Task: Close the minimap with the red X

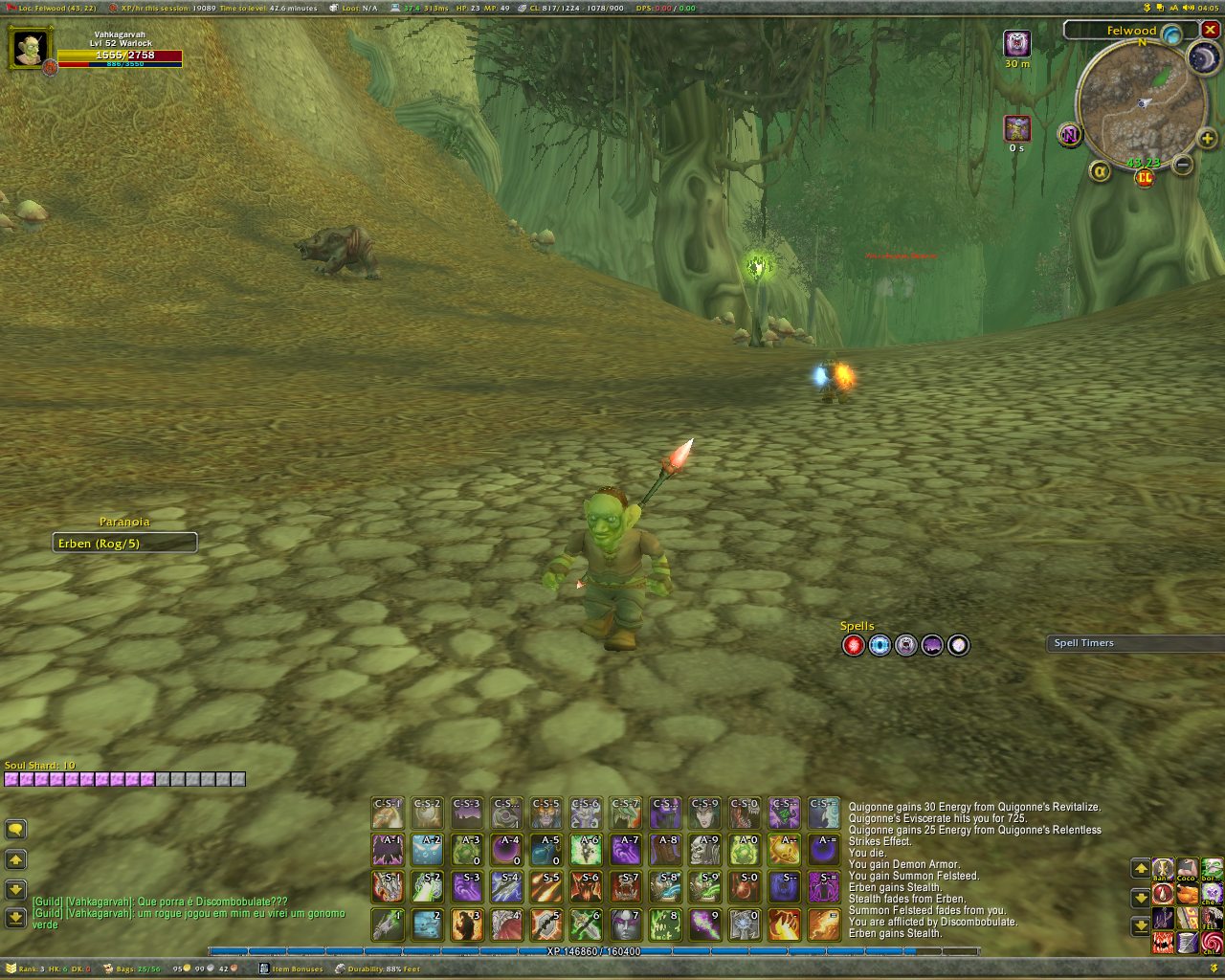Action: coord(1211,30)
